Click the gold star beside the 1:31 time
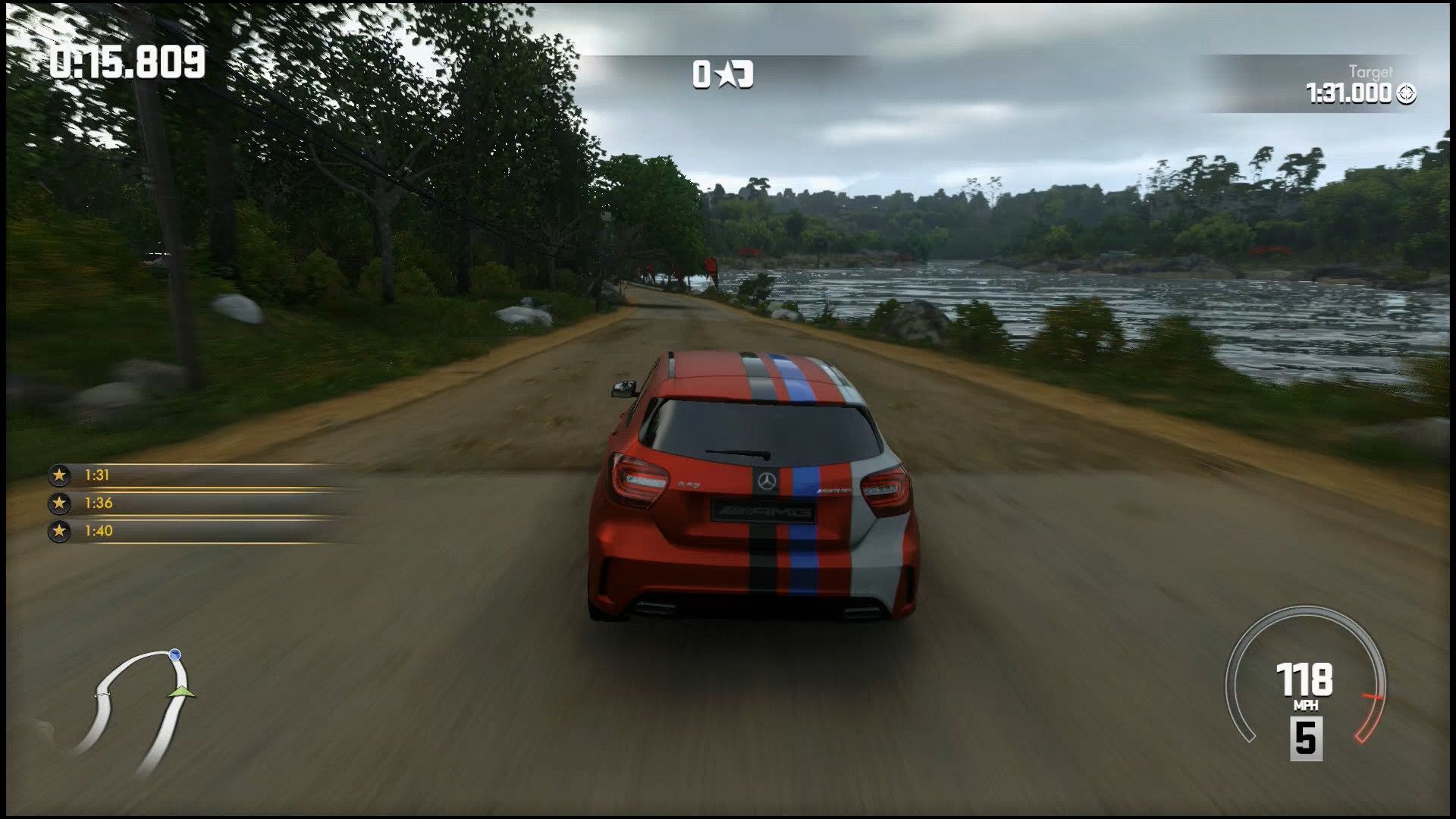This screenshot has height=819, width=1456. click(x=59, y=475)
